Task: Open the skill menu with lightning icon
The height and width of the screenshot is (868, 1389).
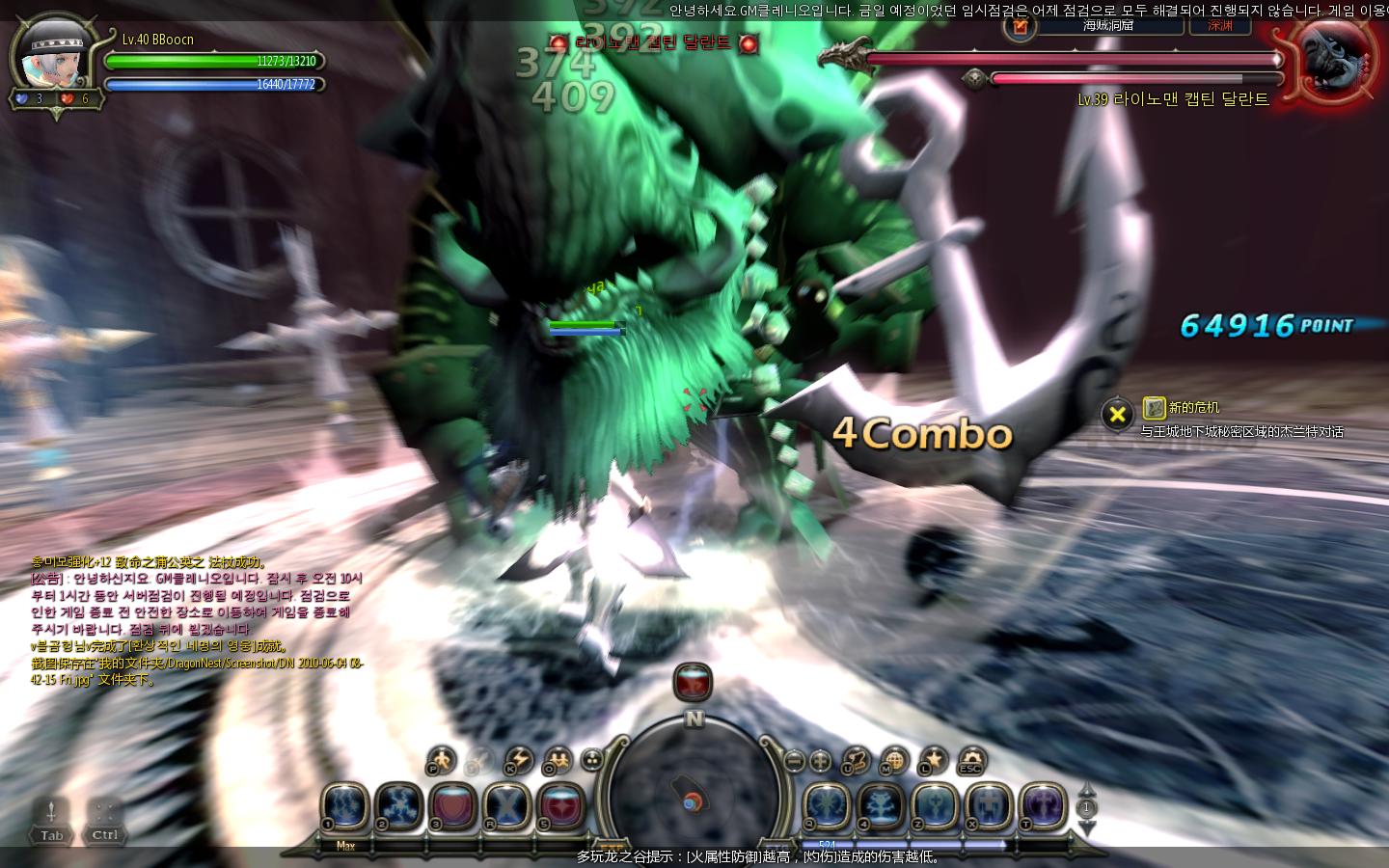Action: coord(519,760)
